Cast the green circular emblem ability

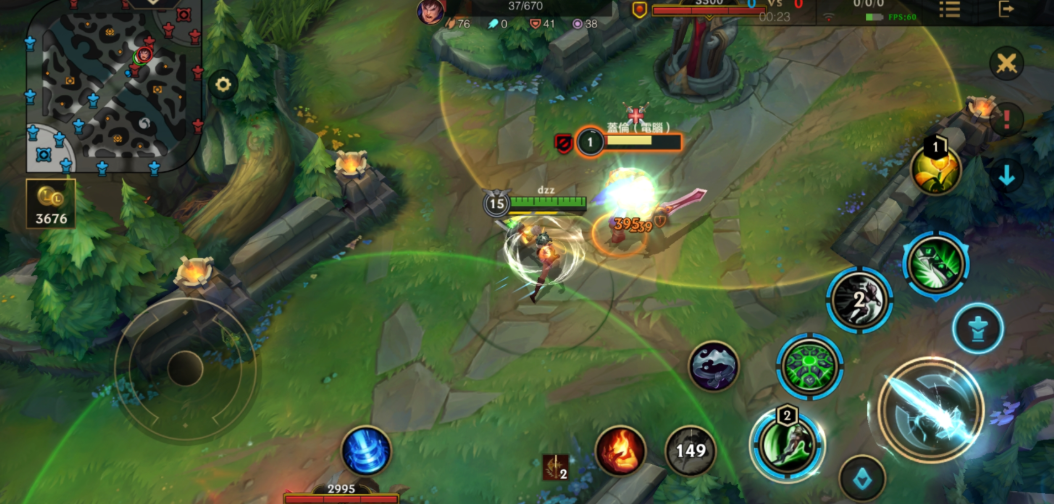(x=810, y=366)
